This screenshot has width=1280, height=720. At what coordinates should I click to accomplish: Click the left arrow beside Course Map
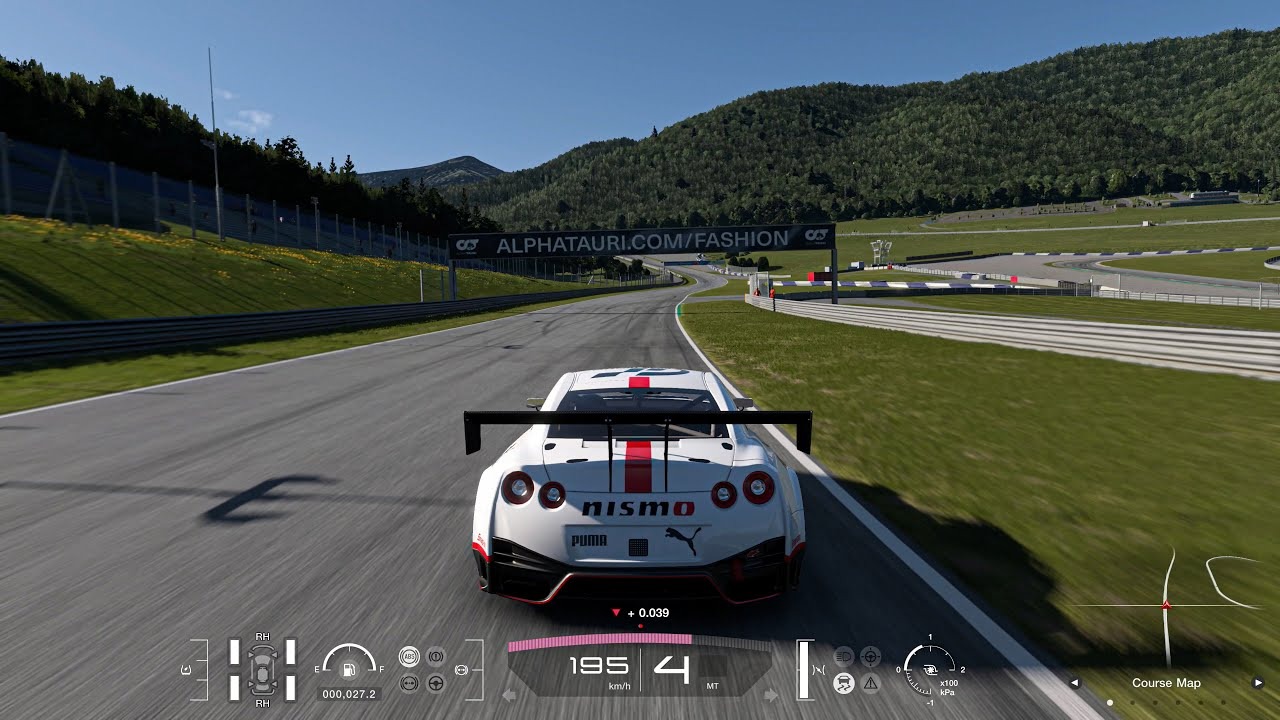click(x=1075, y=683)
